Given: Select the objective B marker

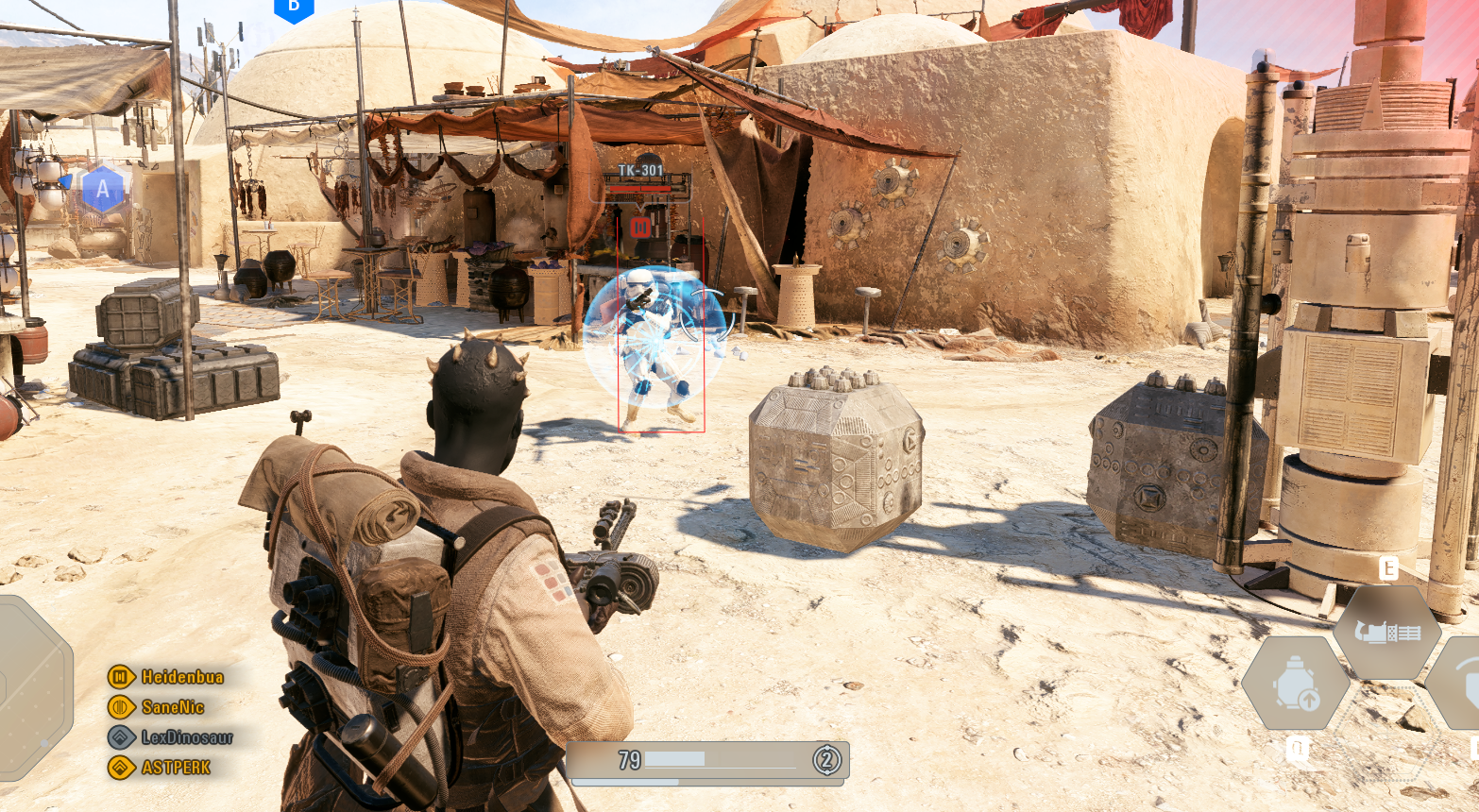Looking at the screenshot, I should tap(294, 8).
